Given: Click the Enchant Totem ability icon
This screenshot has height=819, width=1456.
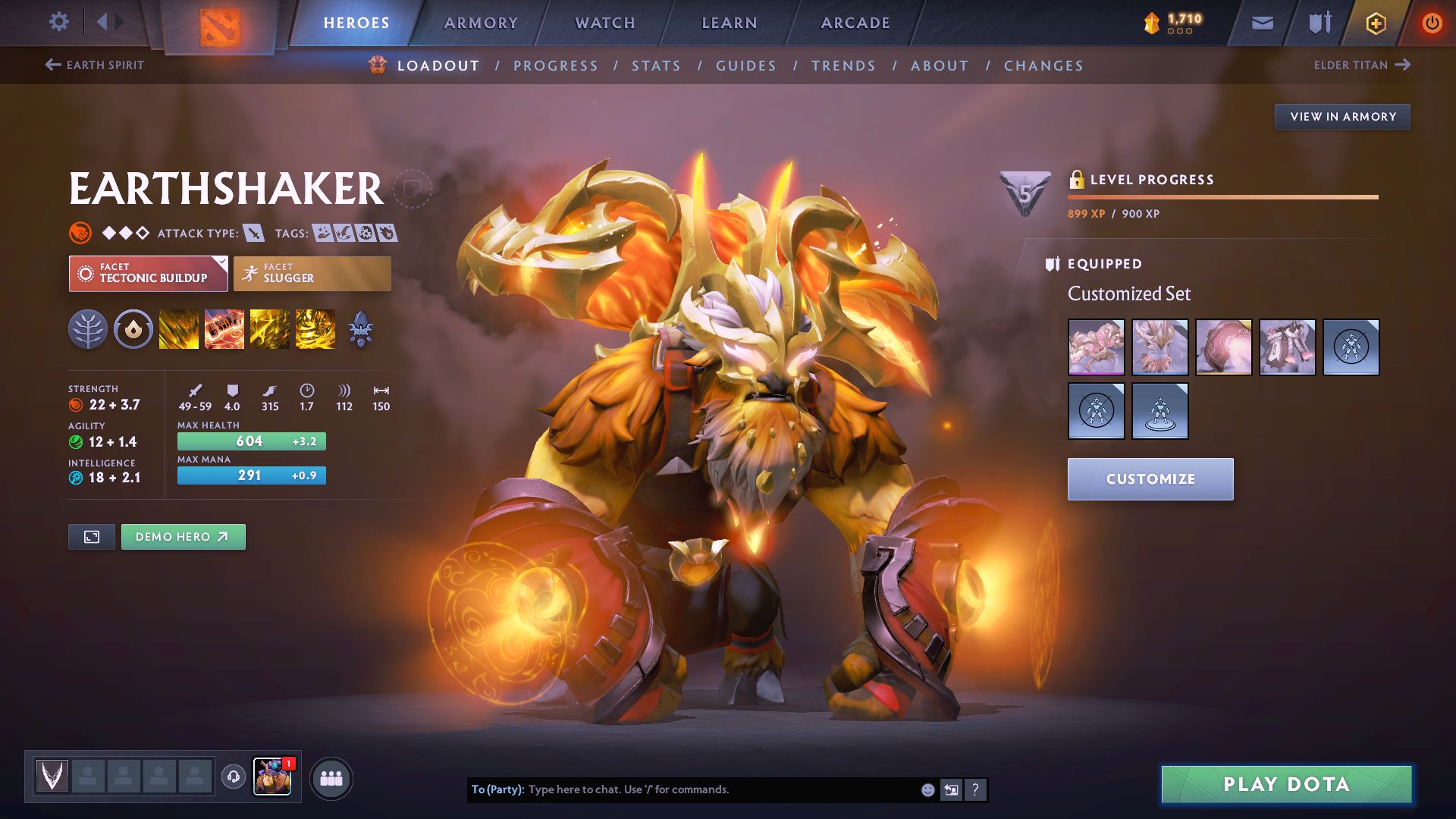Looking at the screenshot, I should pyautogui.click(x=224, y=329).
